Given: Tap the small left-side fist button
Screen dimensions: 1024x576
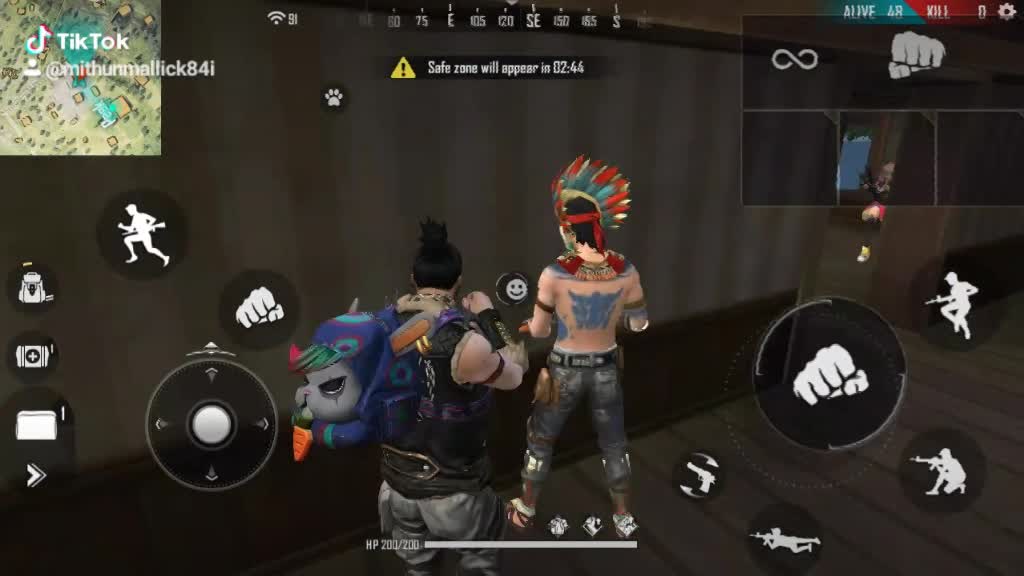Looking at the screenshot, I should (259, 309).
